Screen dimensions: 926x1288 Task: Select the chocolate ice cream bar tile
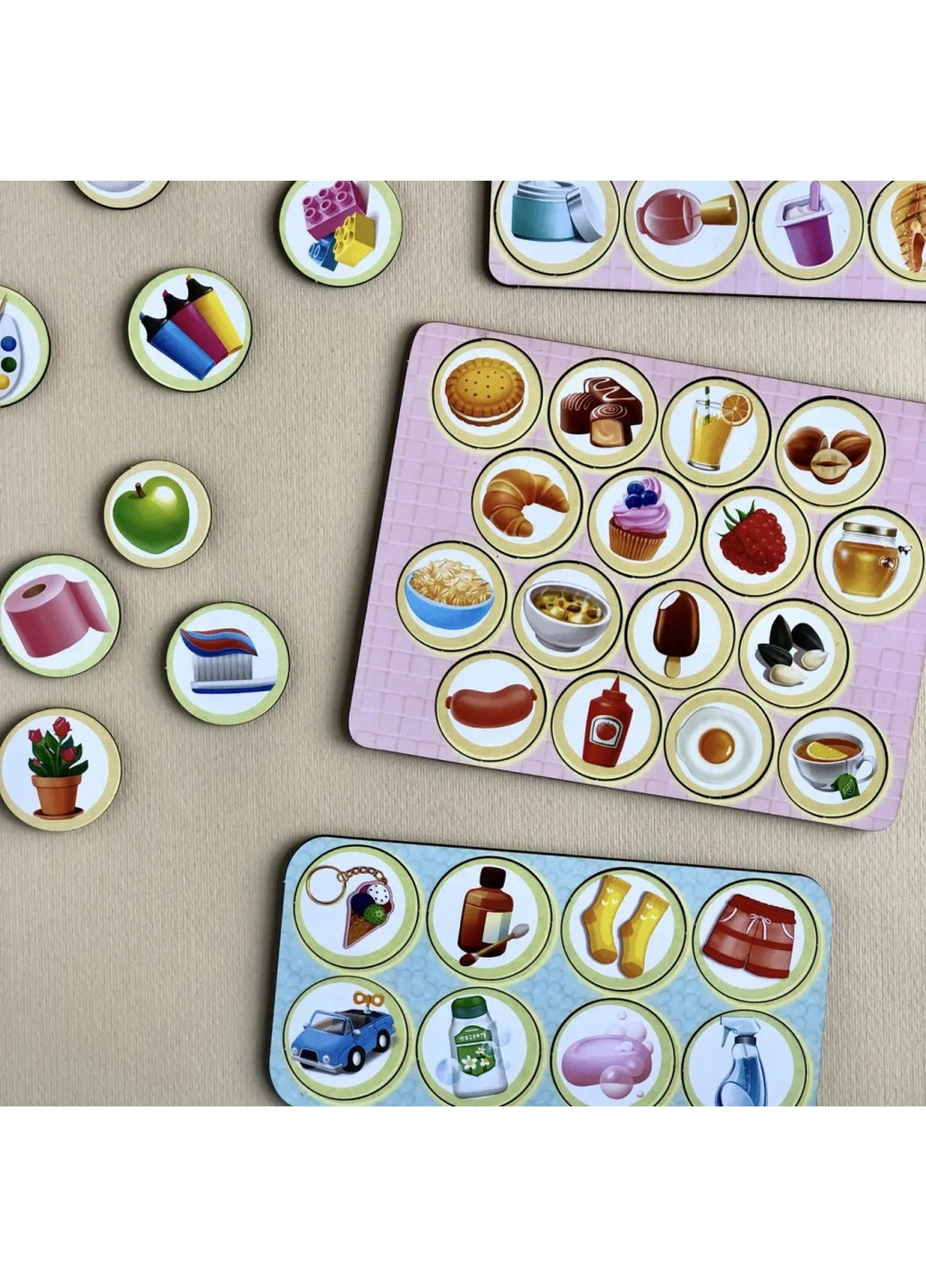[678, 634]
